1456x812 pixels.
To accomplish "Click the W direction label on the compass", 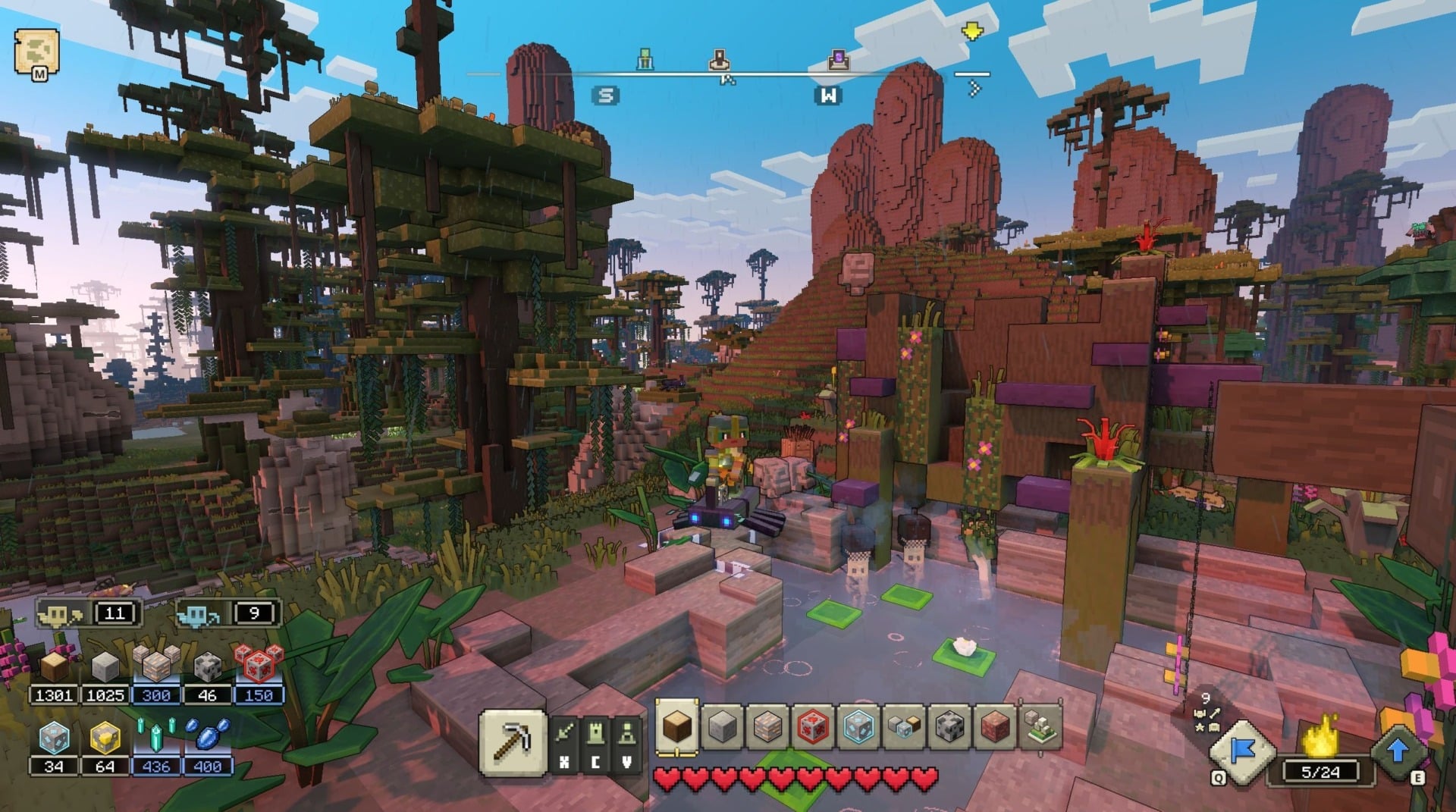I will [x=829, y=94].
